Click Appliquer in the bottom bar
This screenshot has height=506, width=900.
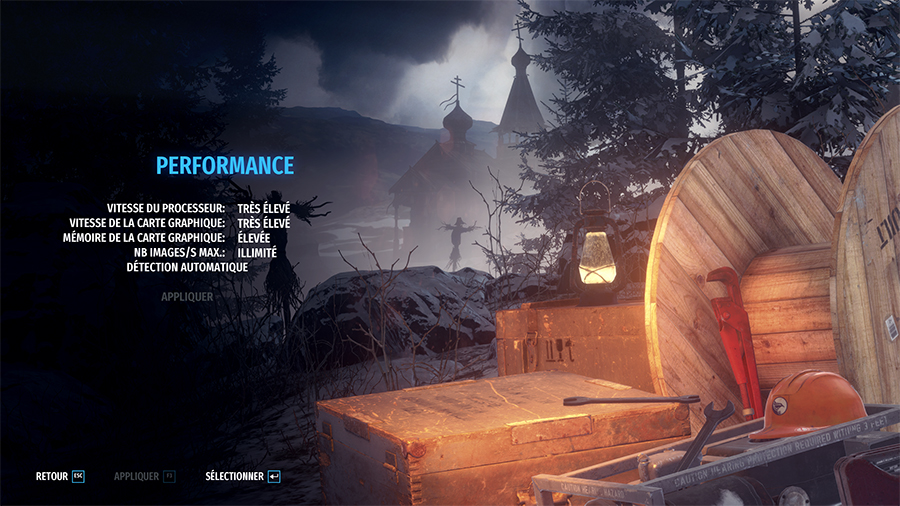coord(144,476)
